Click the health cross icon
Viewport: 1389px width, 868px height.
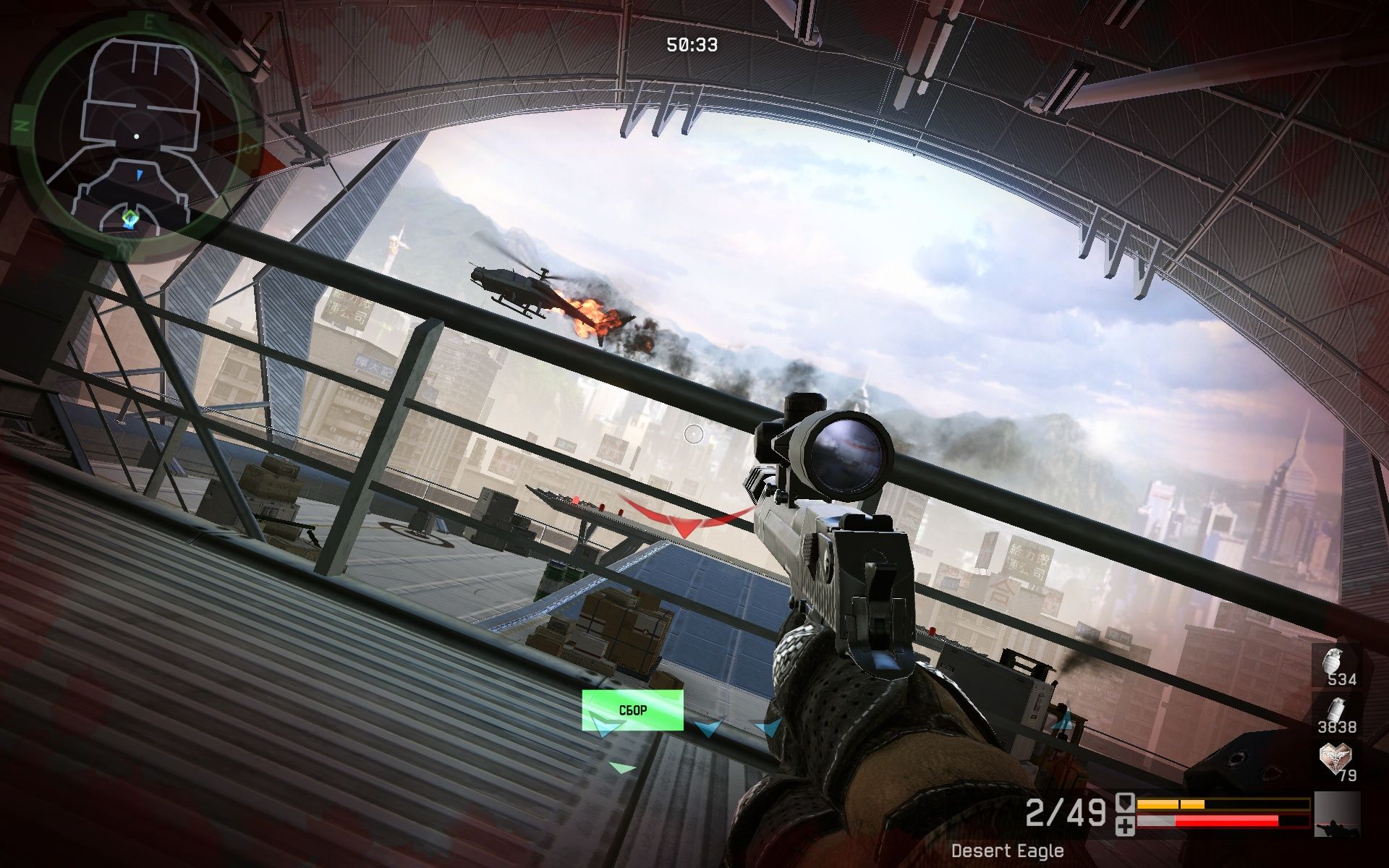point(1125,825)
